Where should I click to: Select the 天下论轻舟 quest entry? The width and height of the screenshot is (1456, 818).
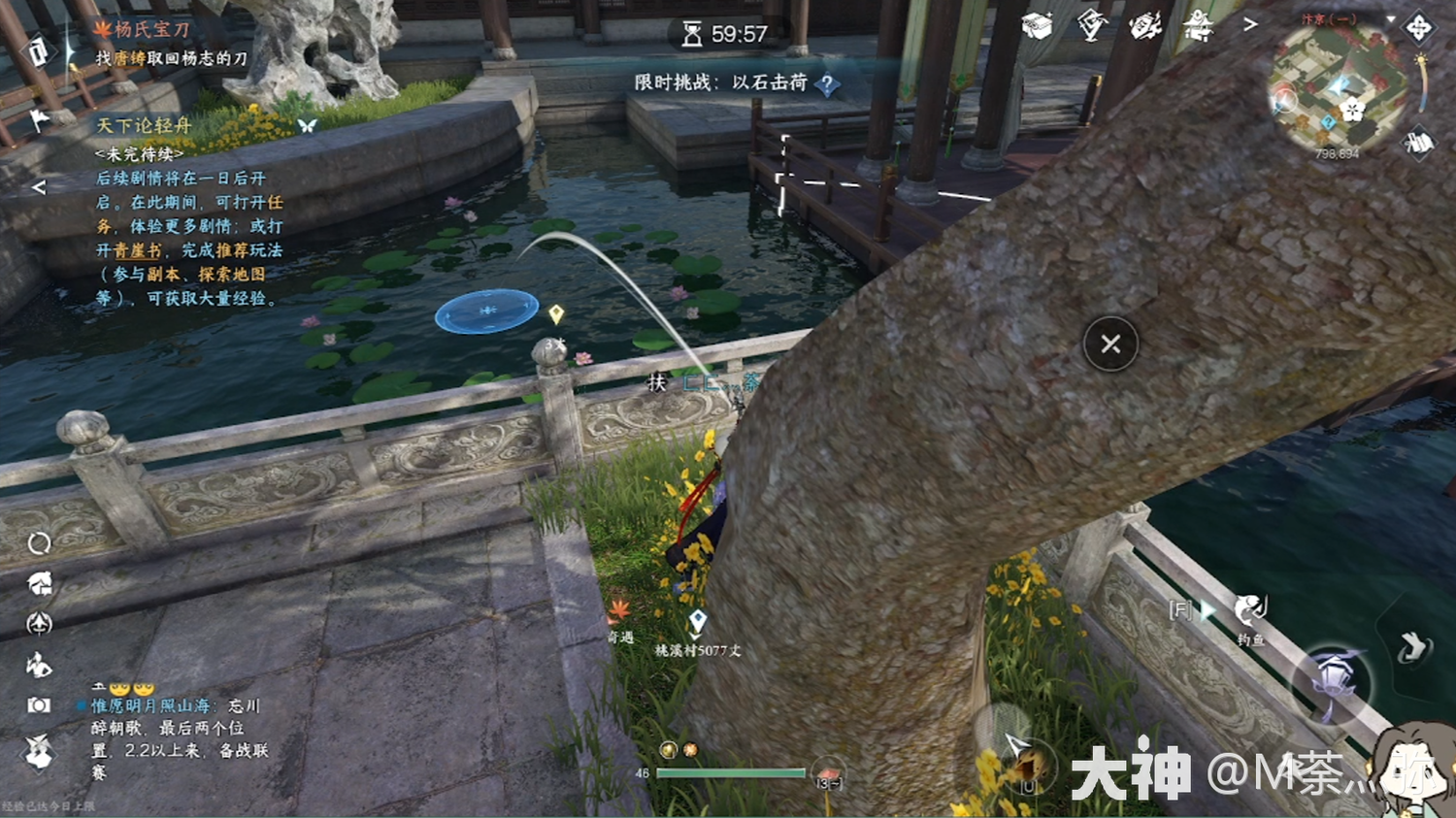tap(144, 125)
